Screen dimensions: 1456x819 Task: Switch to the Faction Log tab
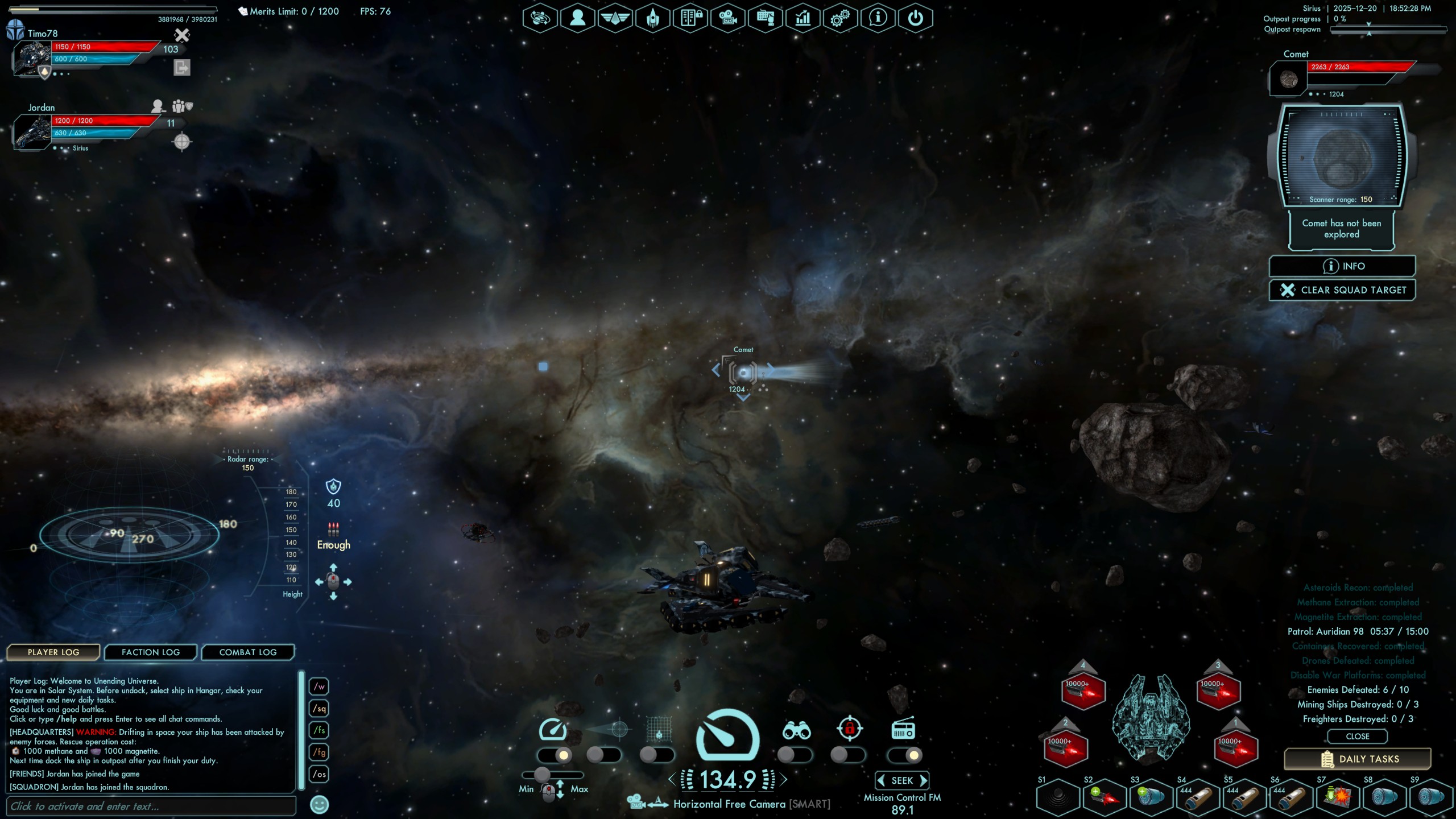pyautogui.click(x=151, y=652)
